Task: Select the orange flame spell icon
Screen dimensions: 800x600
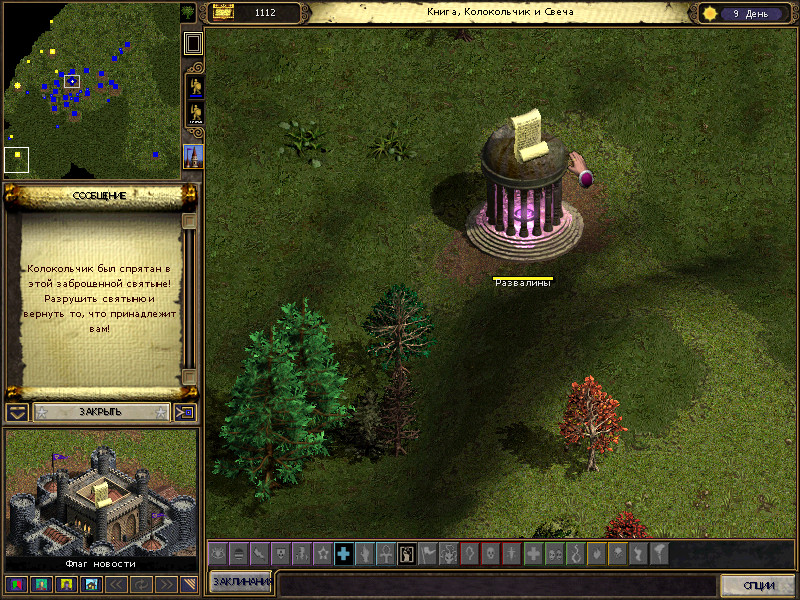Action: click(x=596, y=553)
